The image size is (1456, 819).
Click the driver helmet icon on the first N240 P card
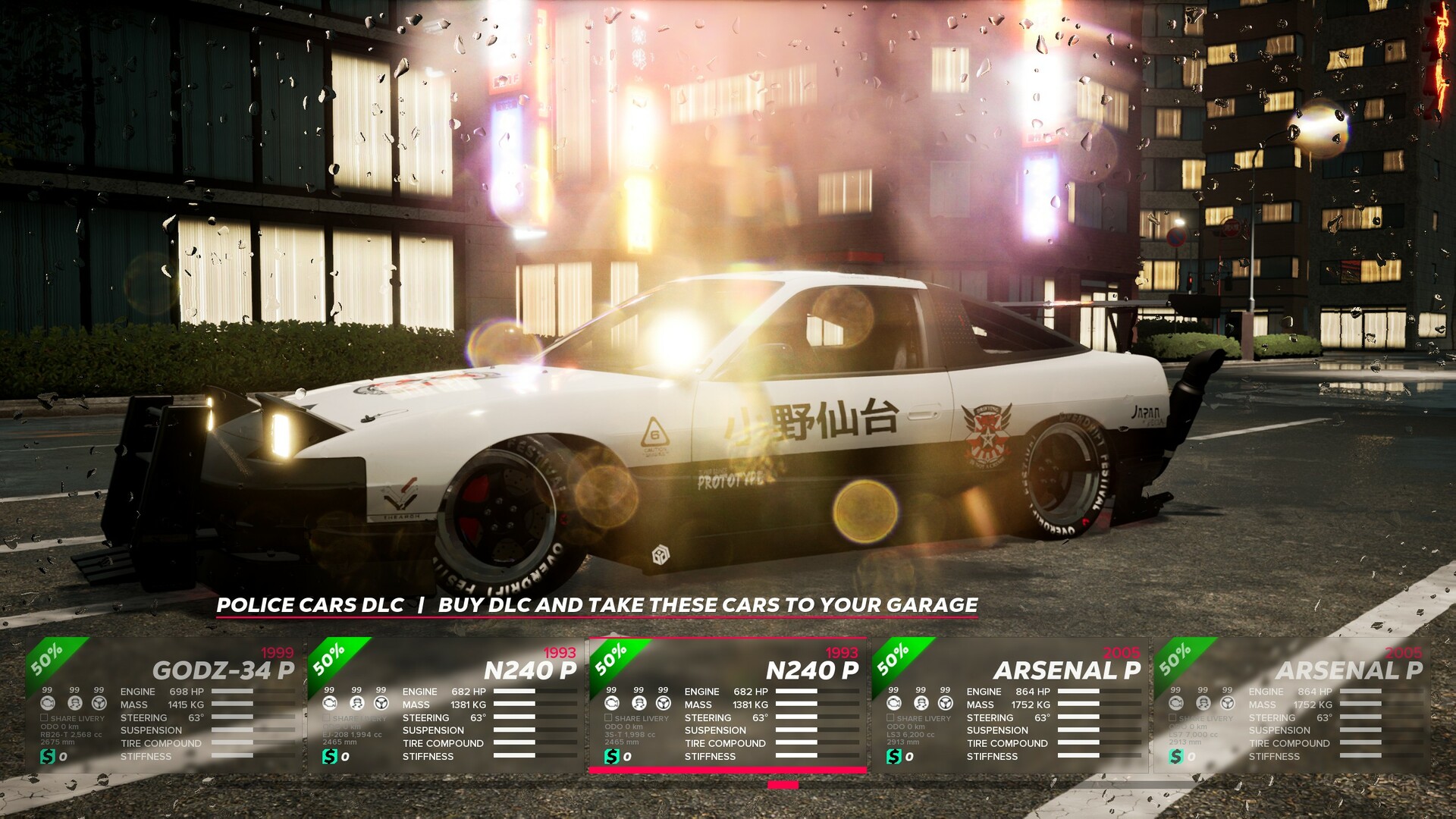pos(356,702)
